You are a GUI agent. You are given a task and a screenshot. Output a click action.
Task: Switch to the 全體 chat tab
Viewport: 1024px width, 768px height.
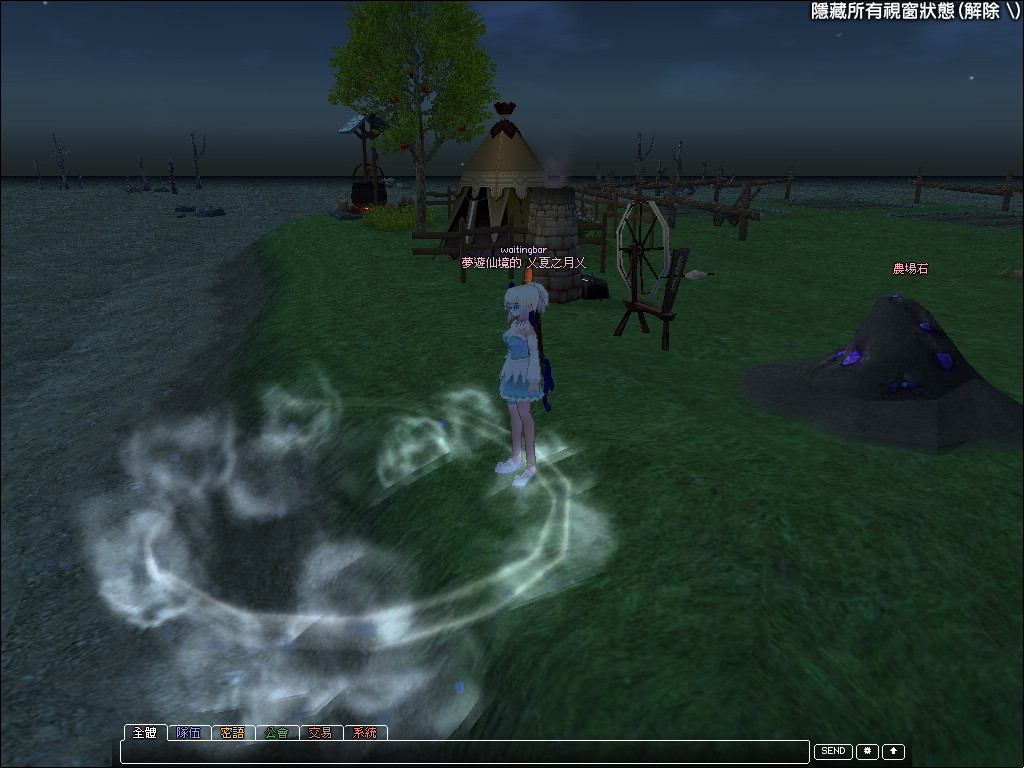[x=144, y=732]
